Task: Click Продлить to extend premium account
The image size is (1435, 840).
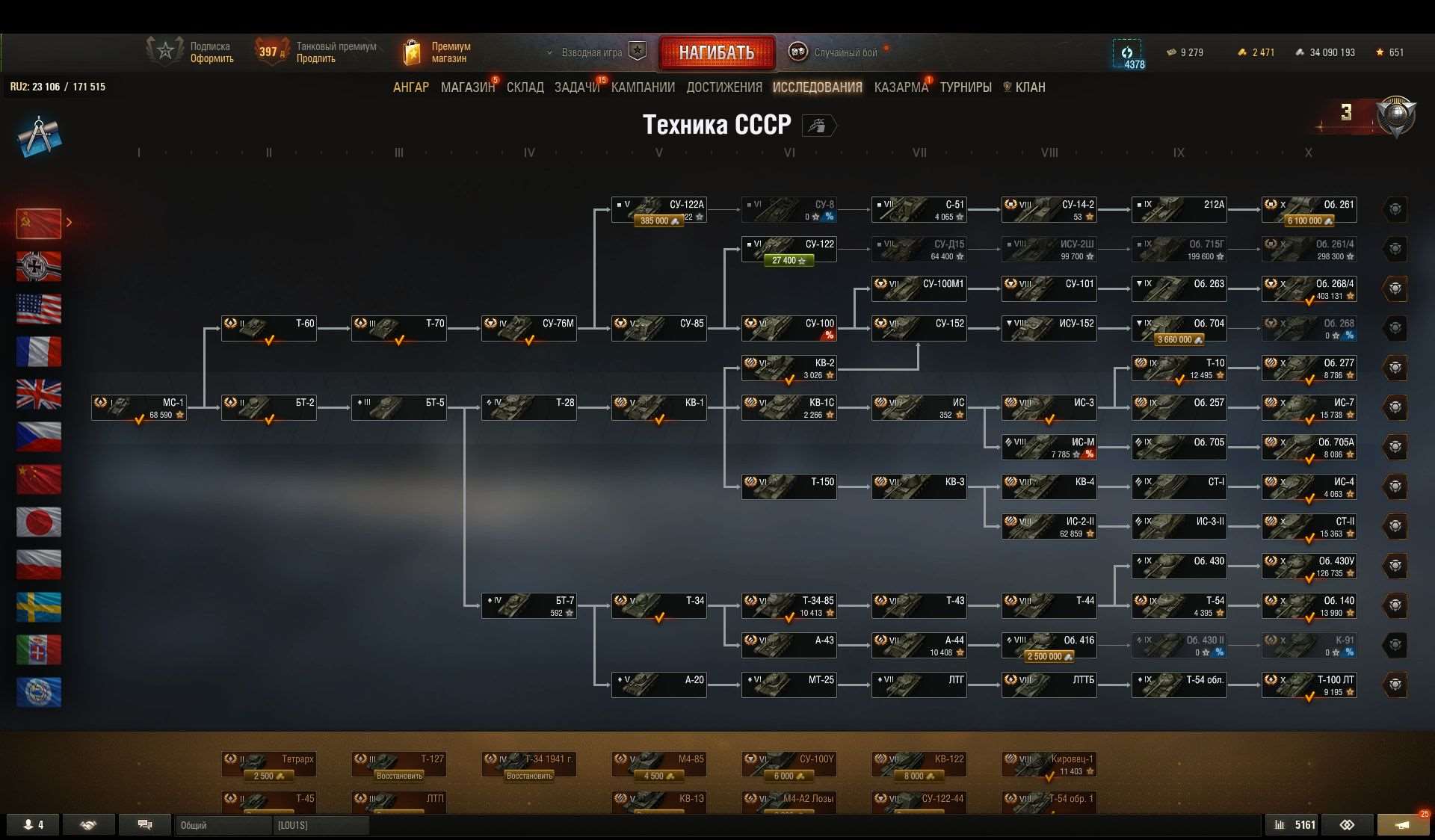Action: [x=318, y=58]
